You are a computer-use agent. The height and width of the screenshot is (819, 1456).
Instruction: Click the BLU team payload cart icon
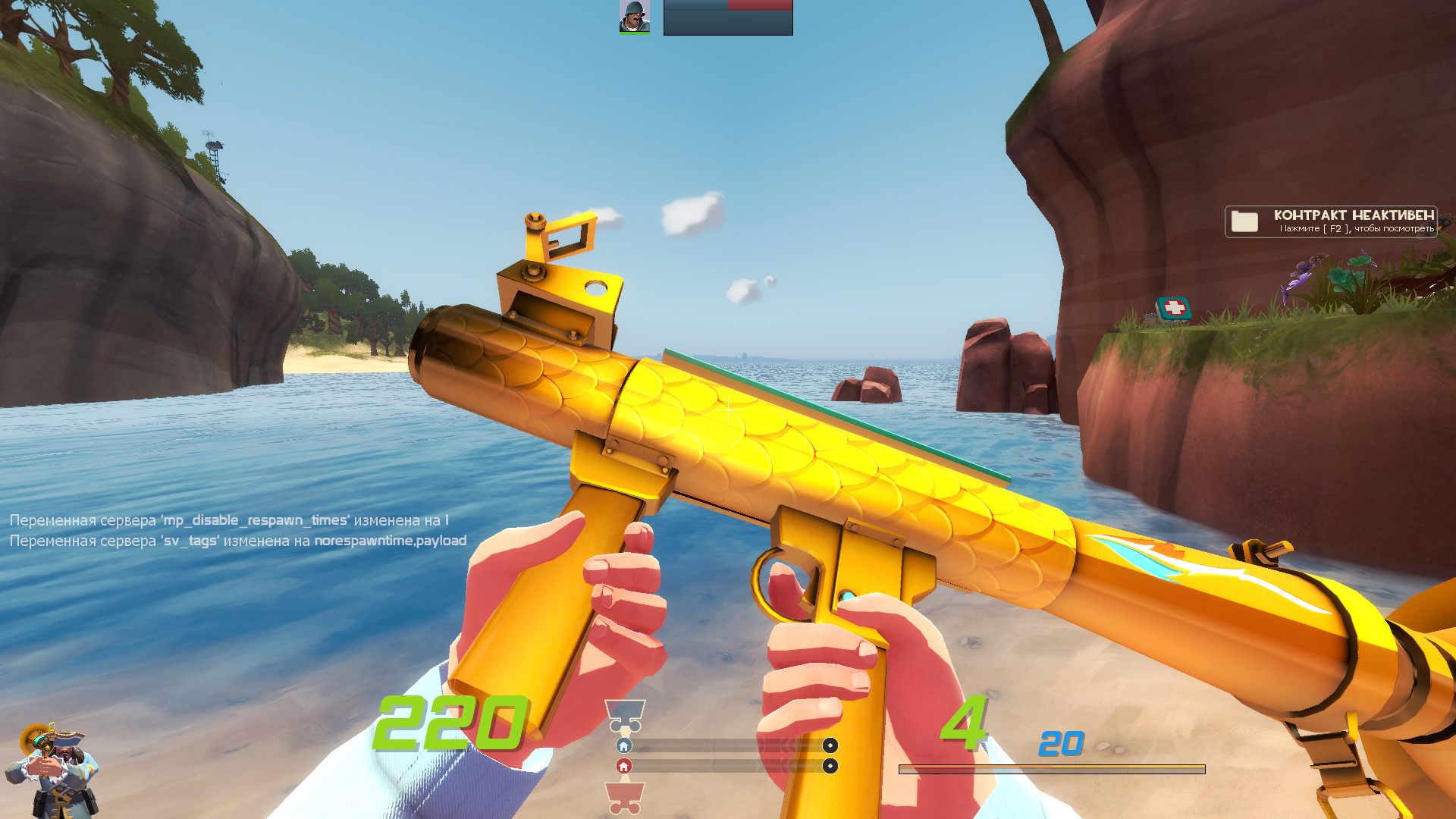625,714
